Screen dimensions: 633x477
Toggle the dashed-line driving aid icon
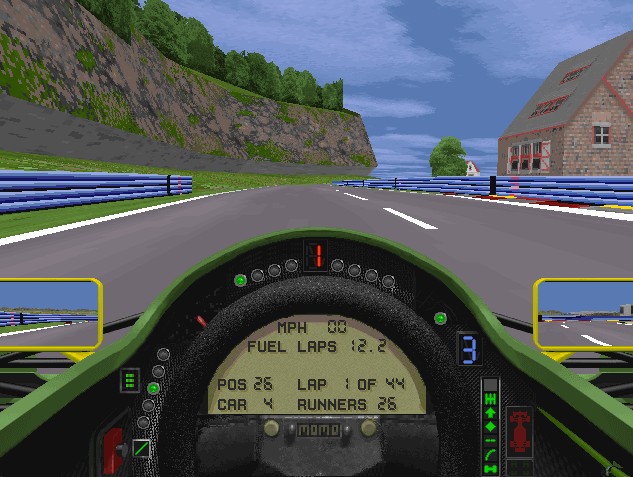point(490,440)
